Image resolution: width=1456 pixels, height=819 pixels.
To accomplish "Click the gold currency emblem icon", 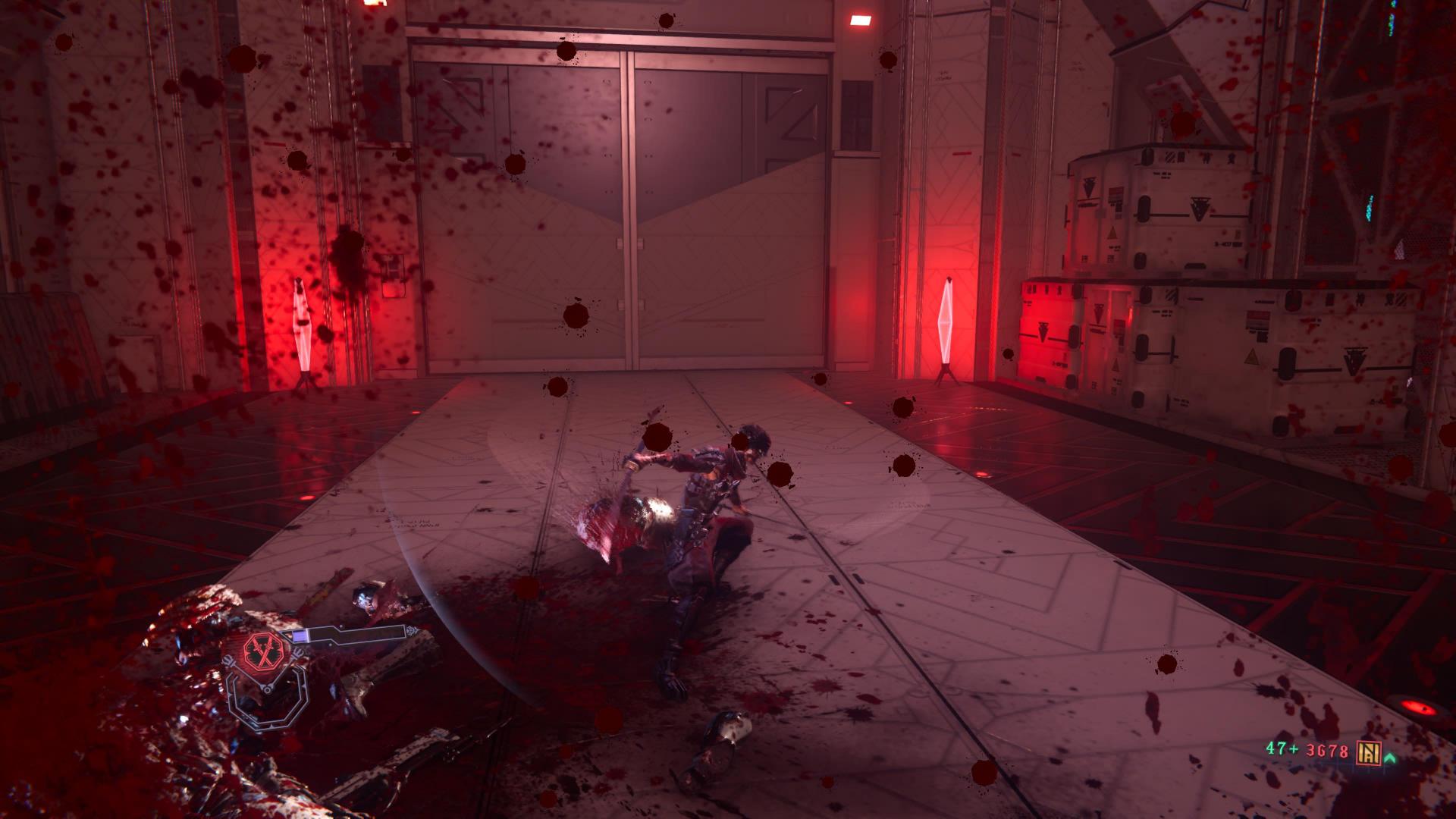I will (1370, 752).
